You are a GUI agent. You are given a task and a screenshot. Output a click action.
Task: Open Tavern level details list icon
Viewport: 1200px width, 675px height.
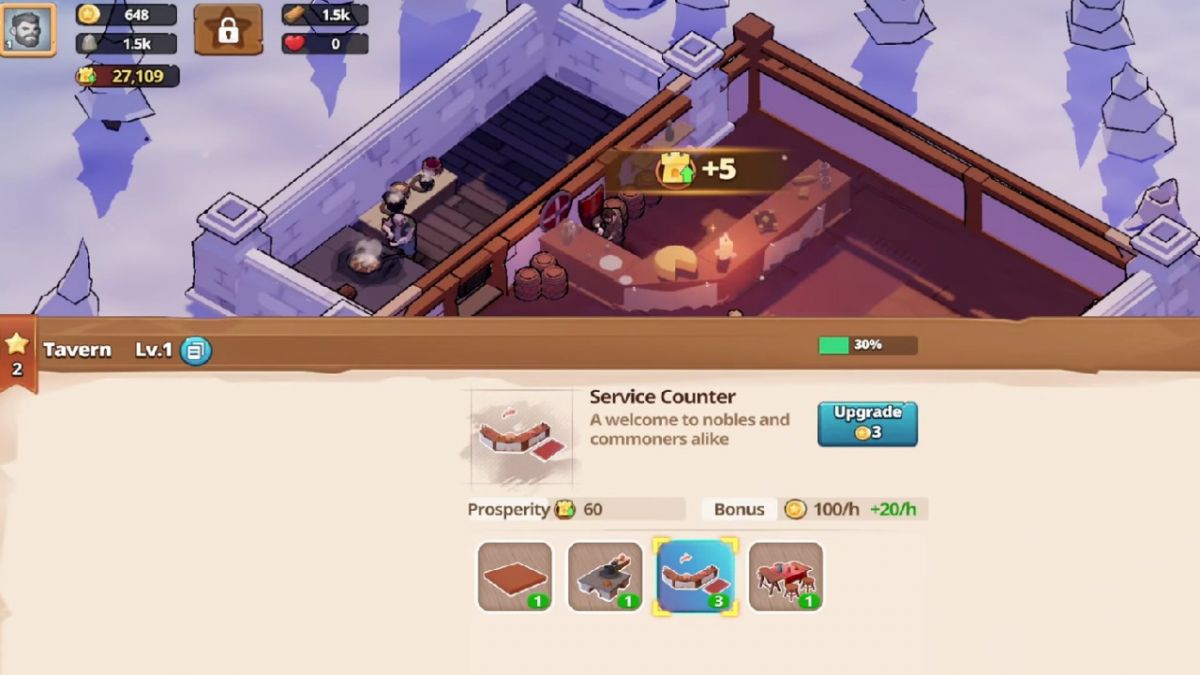196,350
